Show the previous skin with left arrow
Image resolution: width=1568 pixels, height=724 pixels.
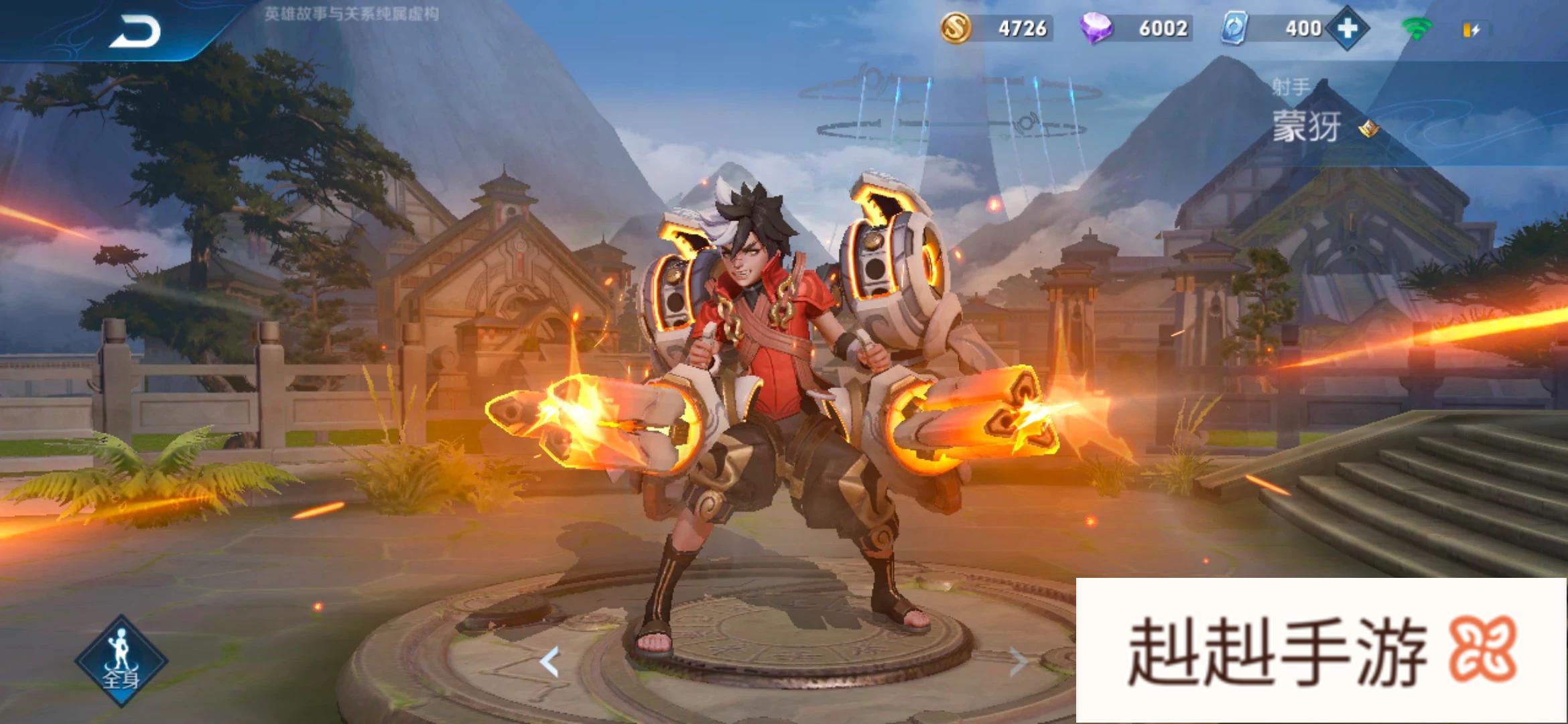[549, 662]
